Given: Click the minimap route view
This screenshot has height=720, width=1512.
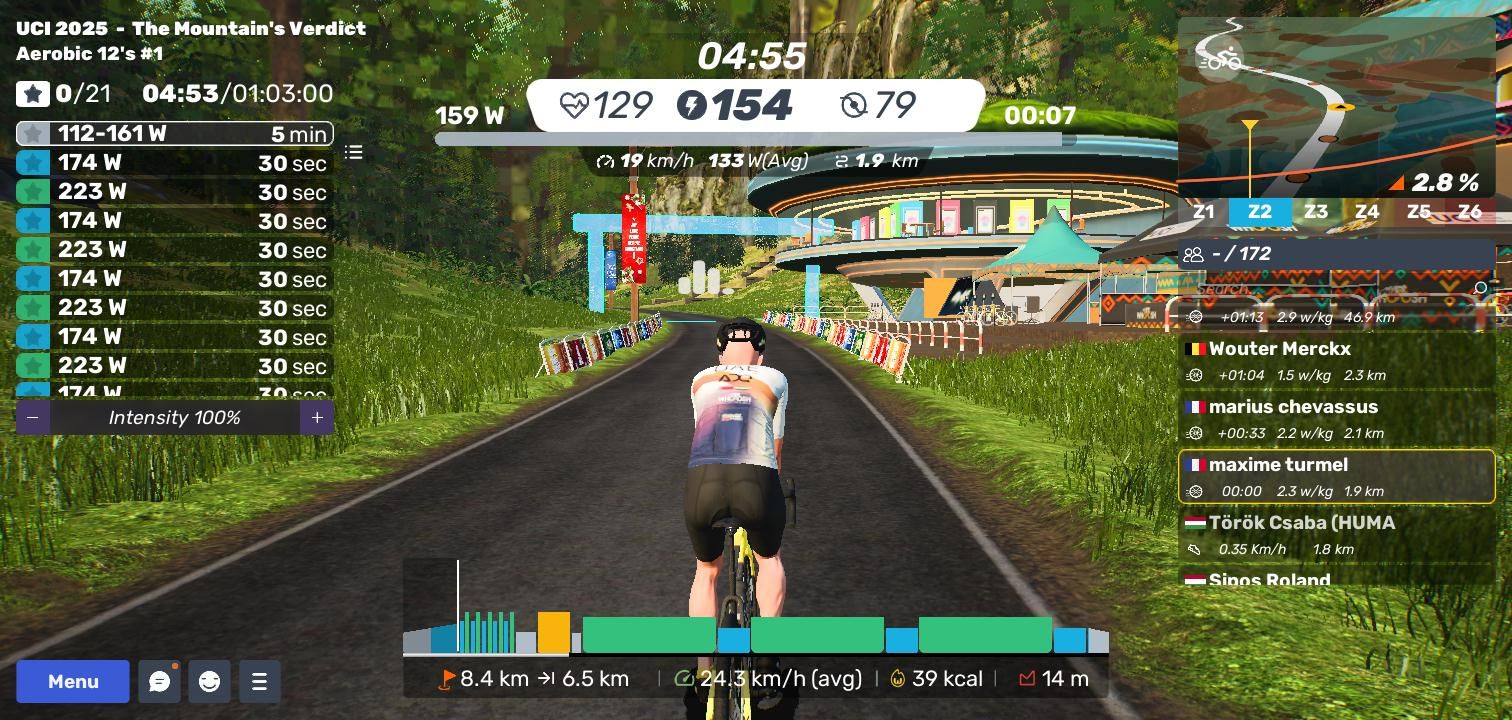Looking at the screenshot, I should click(x=1336, y=107).
